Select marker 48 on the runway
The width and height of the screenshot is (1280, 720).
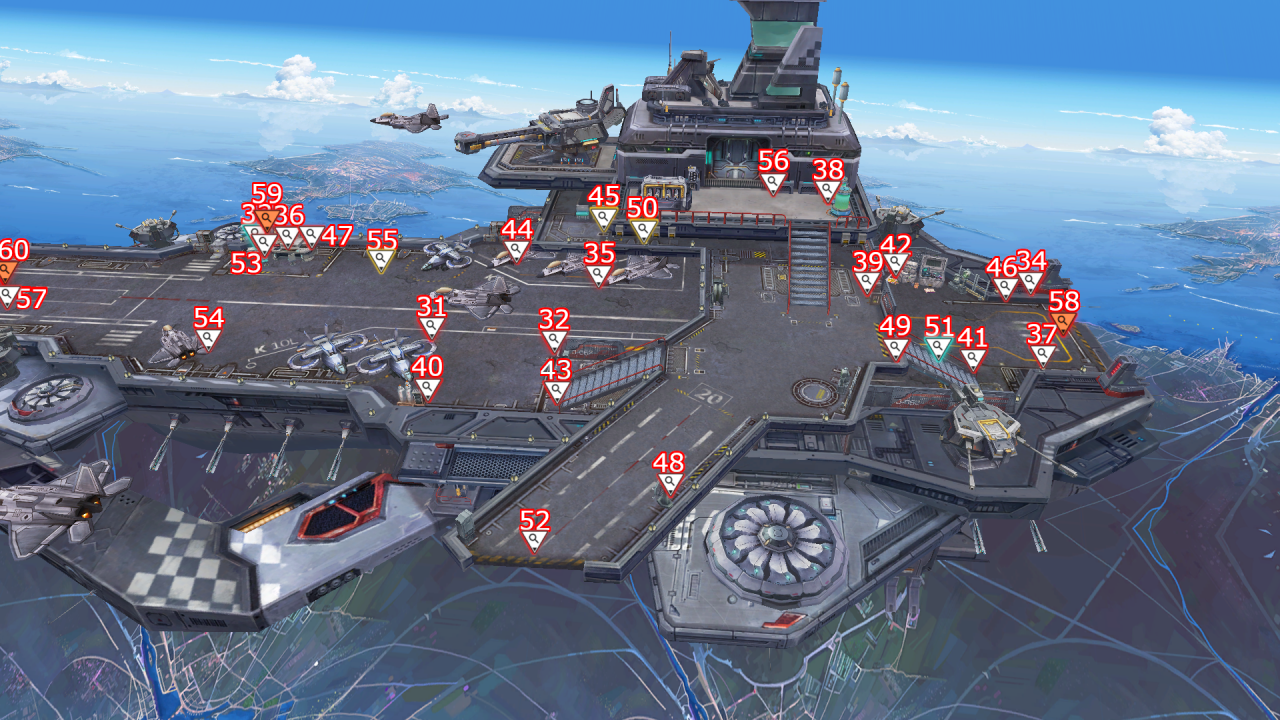[668, 484]
